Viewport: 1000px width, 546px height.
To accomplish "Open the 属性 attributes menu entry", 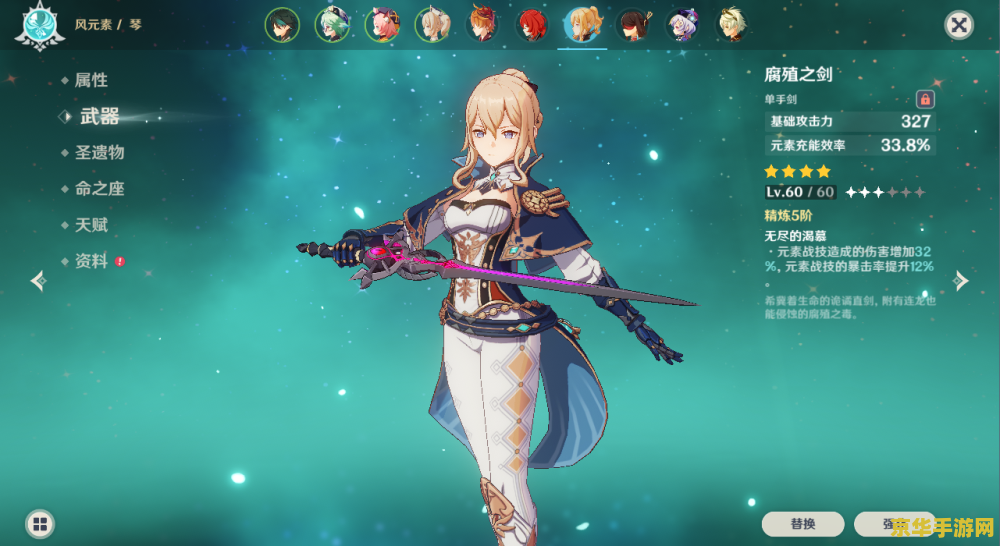I will tap(91, 80).
